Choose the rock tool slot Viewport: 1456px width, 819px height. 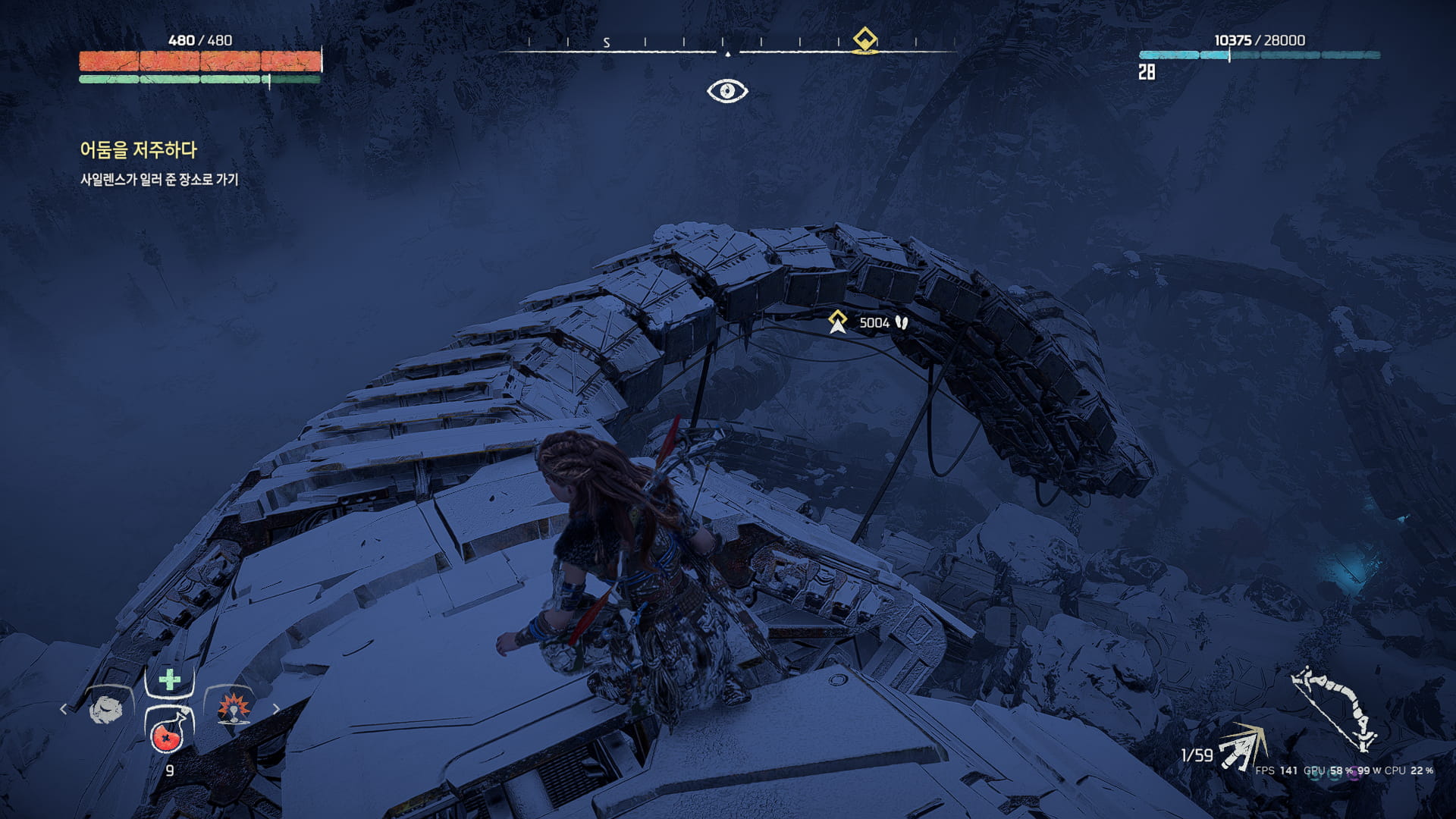point(106,711)
